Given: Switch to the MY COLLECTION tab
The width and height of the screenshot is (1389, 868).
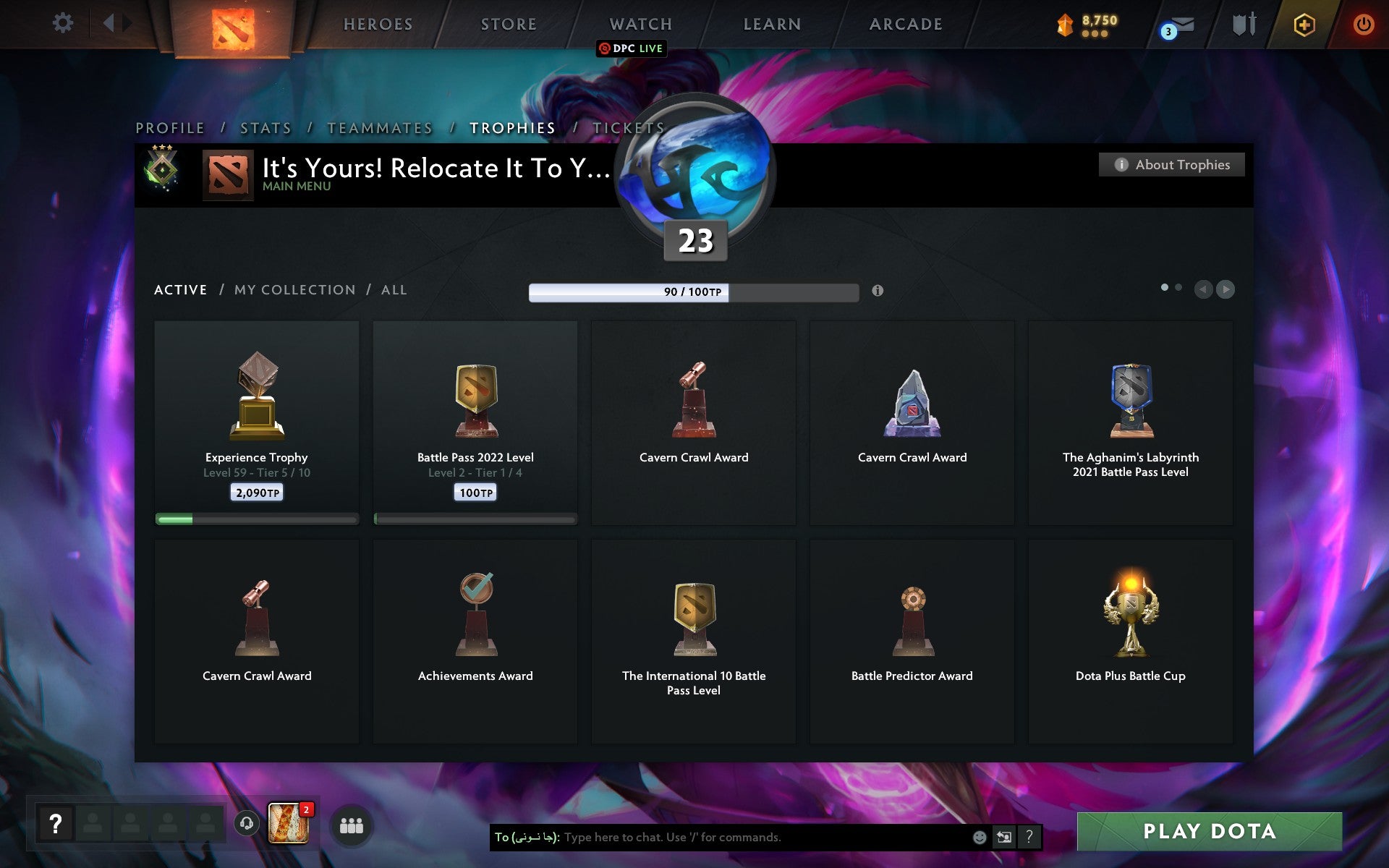Looking at the screenshot, I should pos(295,289).
